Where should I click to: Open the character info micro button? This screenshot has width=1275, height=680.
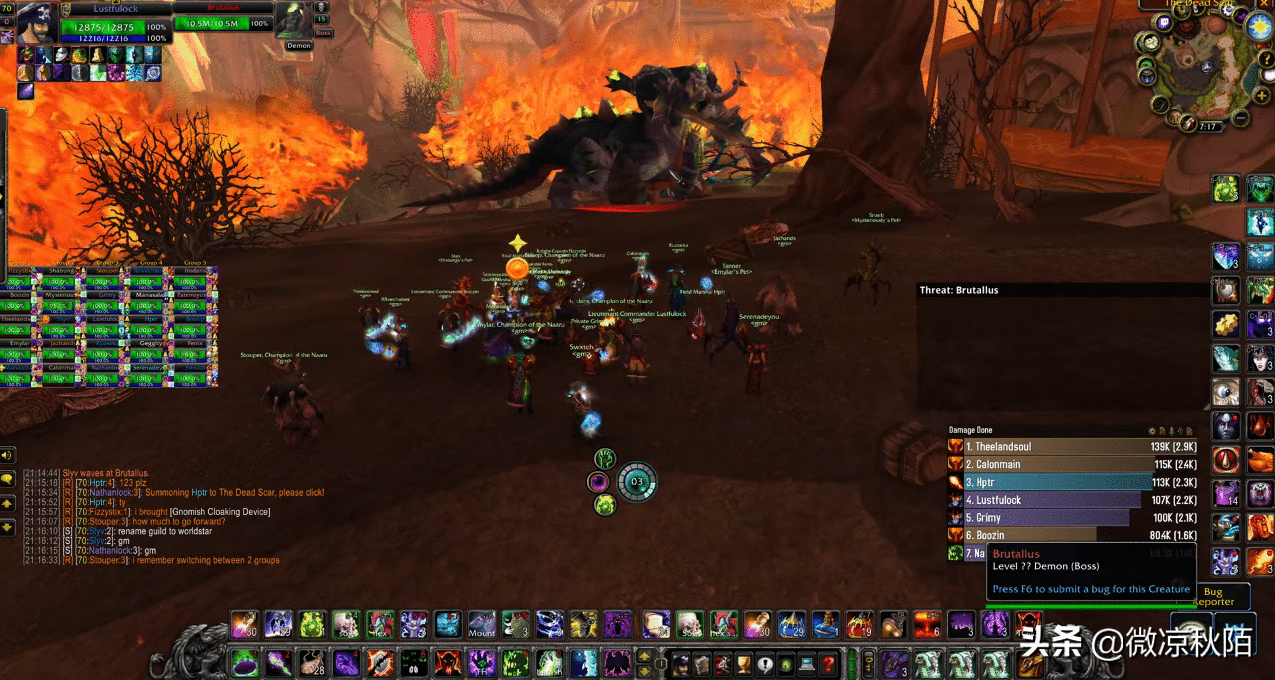(x=680, y=663)
